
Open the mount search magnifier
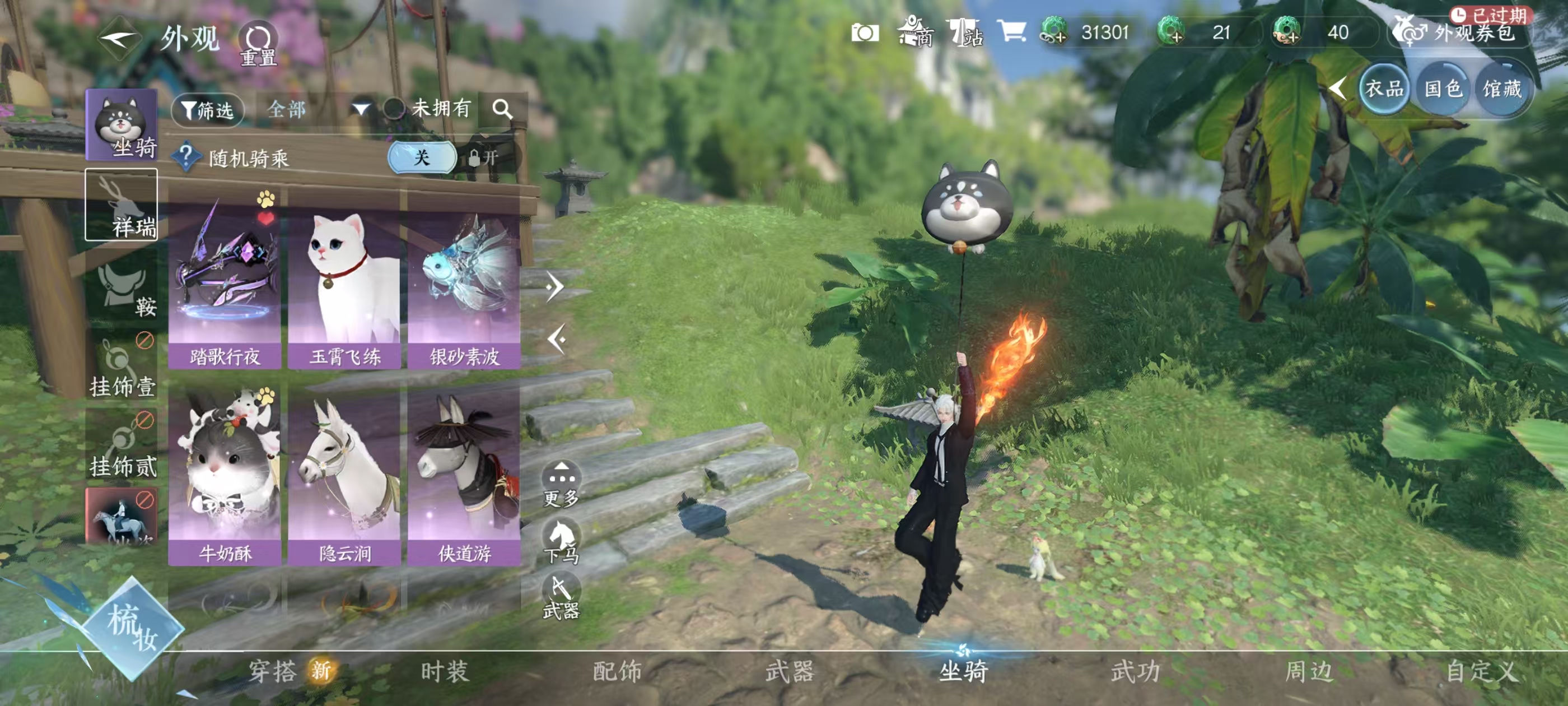coord(502,110)
